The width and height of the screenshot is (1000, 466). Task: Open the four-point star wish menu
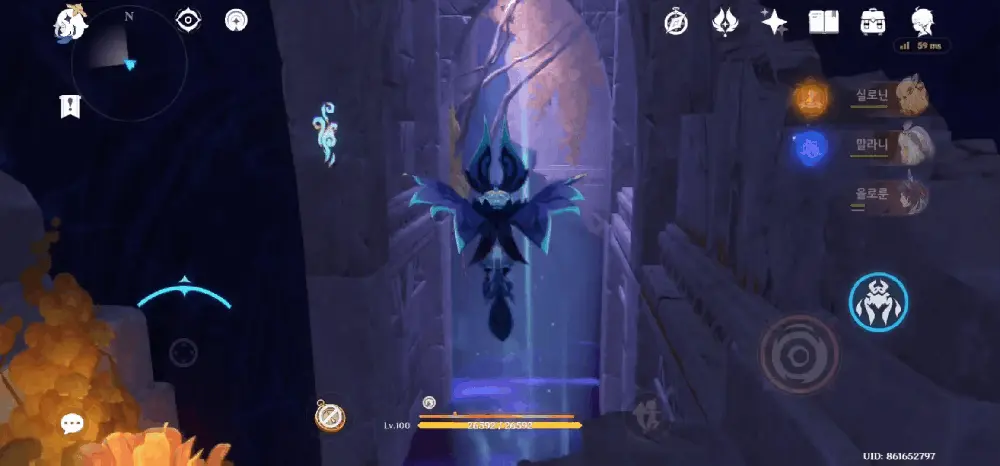(773, 22)
